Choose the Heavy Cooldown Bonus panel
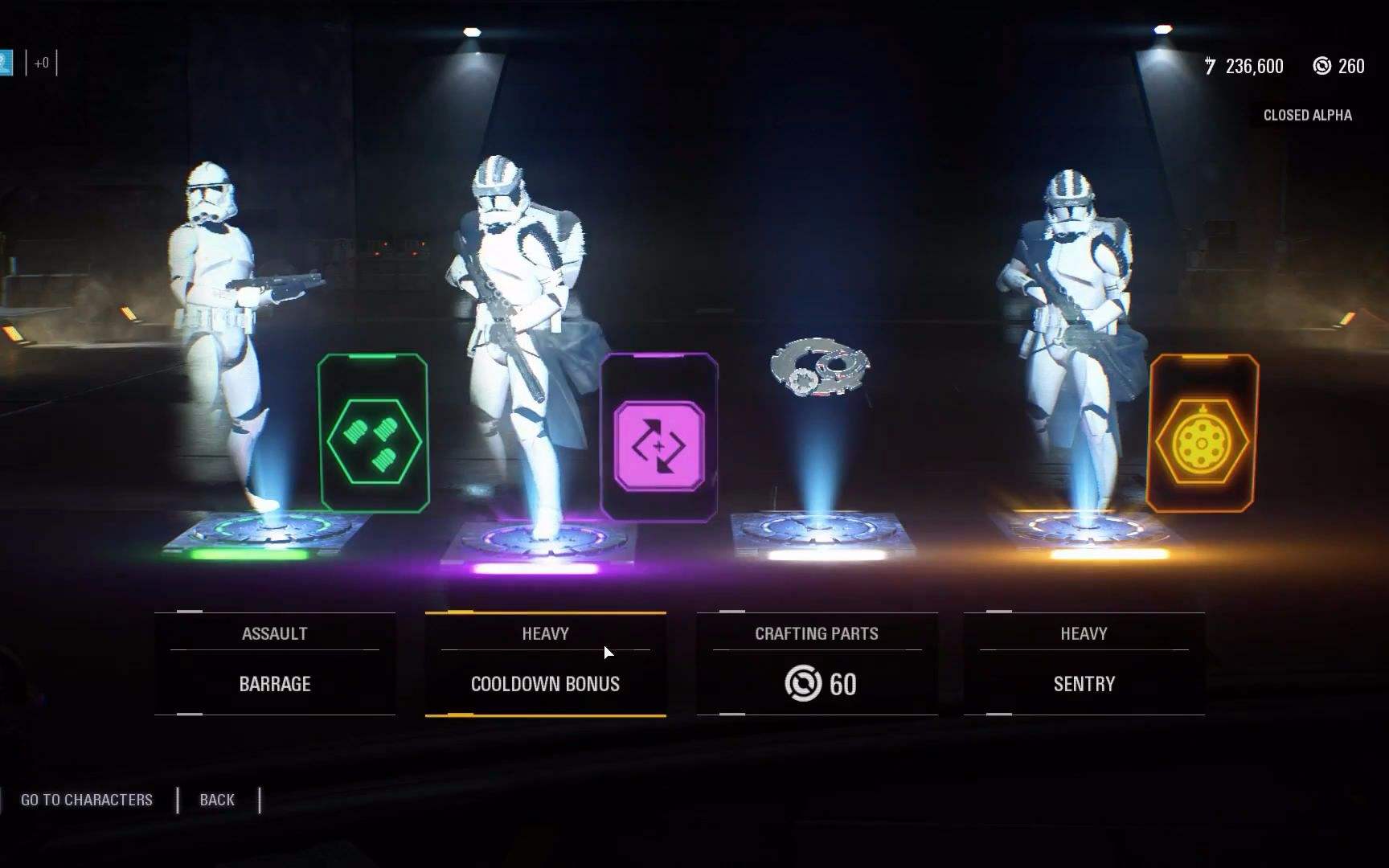Viewport: 1389px width, 868px height. click(x=546, y=664)
